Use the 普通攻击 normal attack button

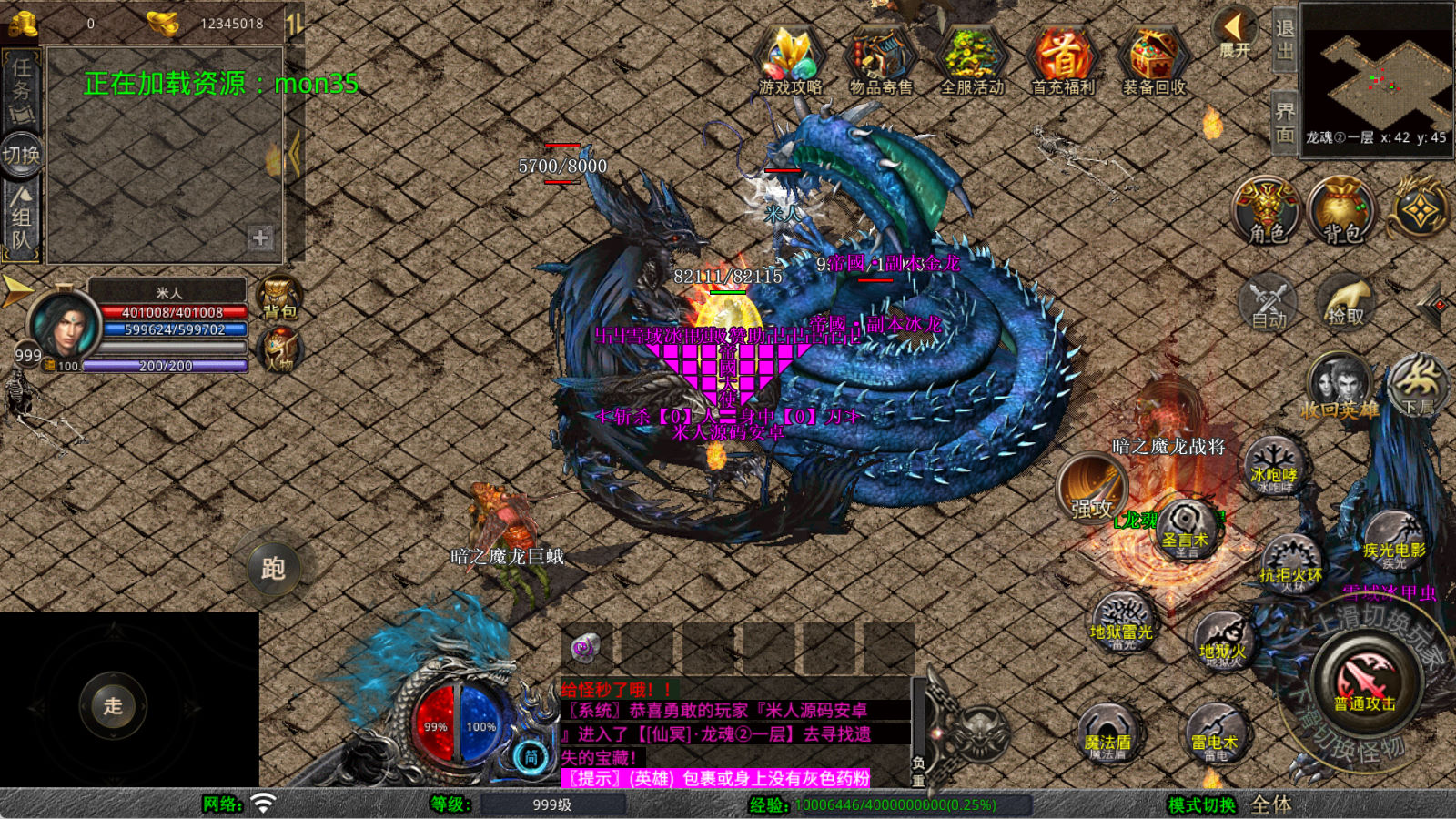1364,682
